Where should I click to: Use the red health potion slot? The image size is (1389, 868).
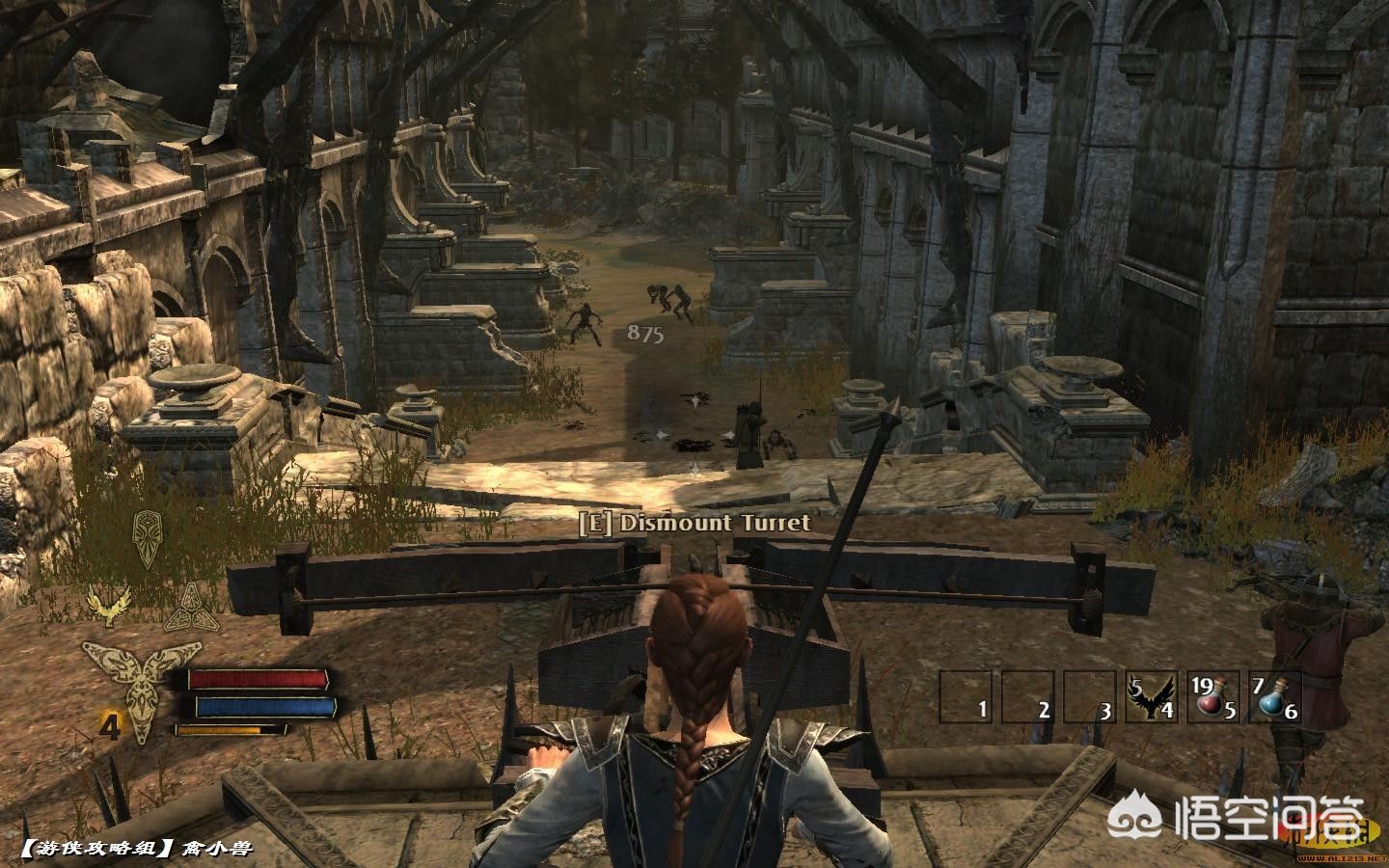(1214, 696)
